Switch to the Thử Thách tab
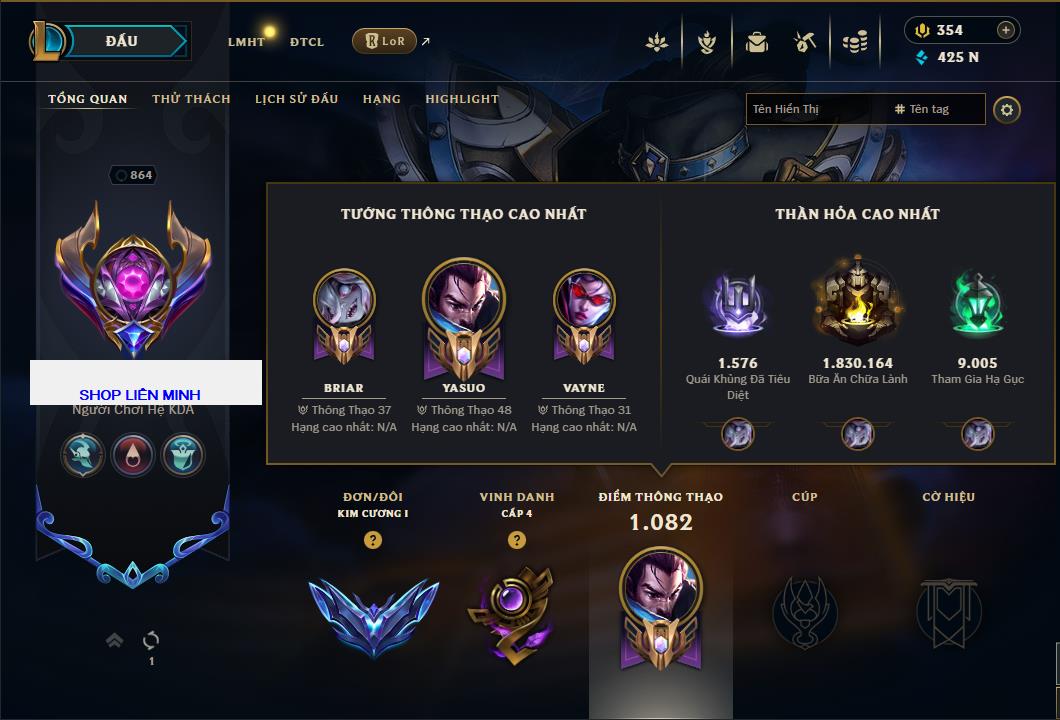1060x720 pixels. [191, 99]
